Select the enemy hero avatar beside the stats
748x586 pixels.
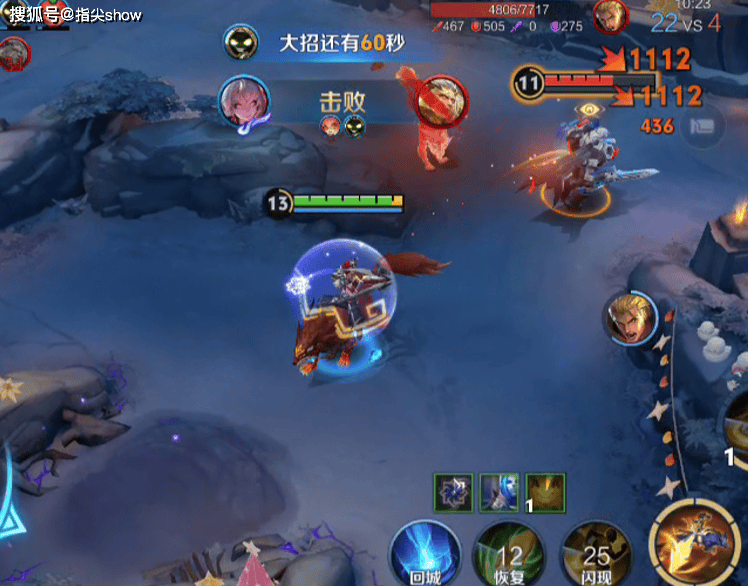(x=609, y=16)
